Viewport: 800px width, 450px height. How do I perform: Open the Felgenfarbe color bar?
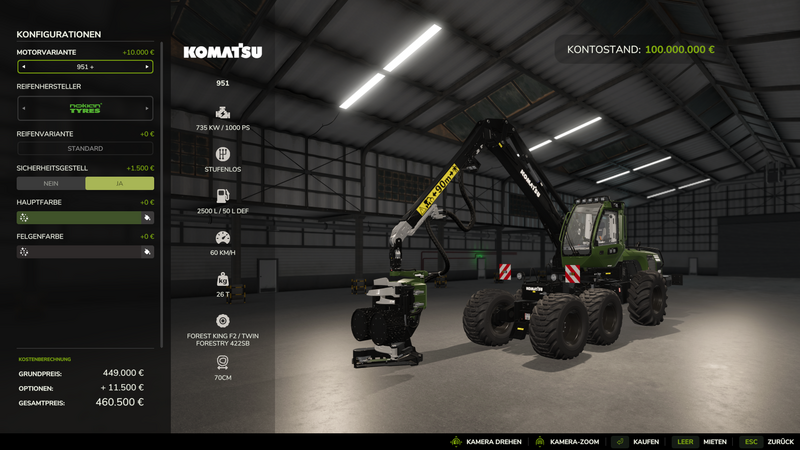pyautogui.click(x=78, y=252)
